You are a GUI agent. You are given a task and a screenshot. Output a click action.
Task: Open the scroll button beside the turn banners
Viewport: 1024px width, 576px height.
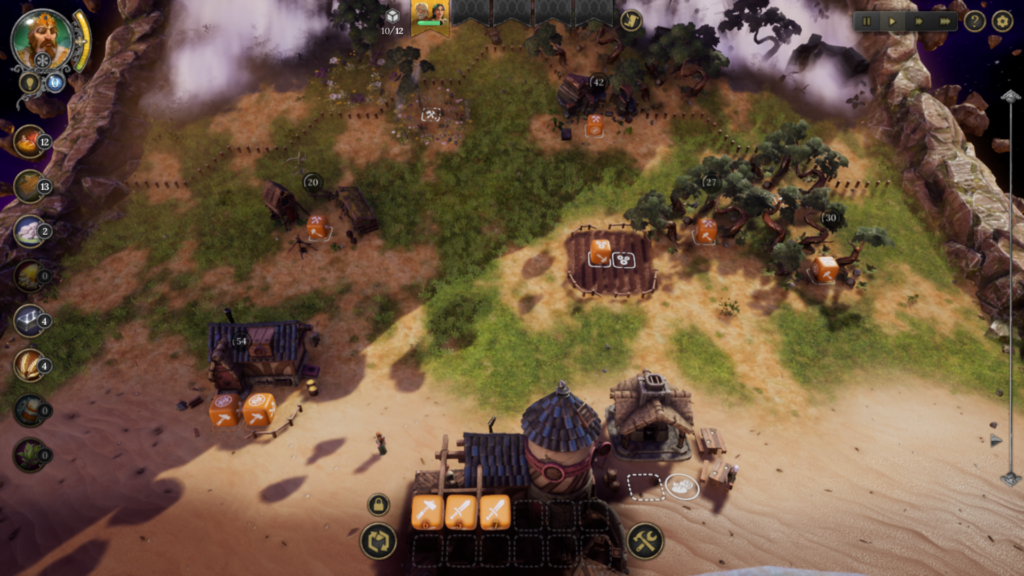click(630, 20)
